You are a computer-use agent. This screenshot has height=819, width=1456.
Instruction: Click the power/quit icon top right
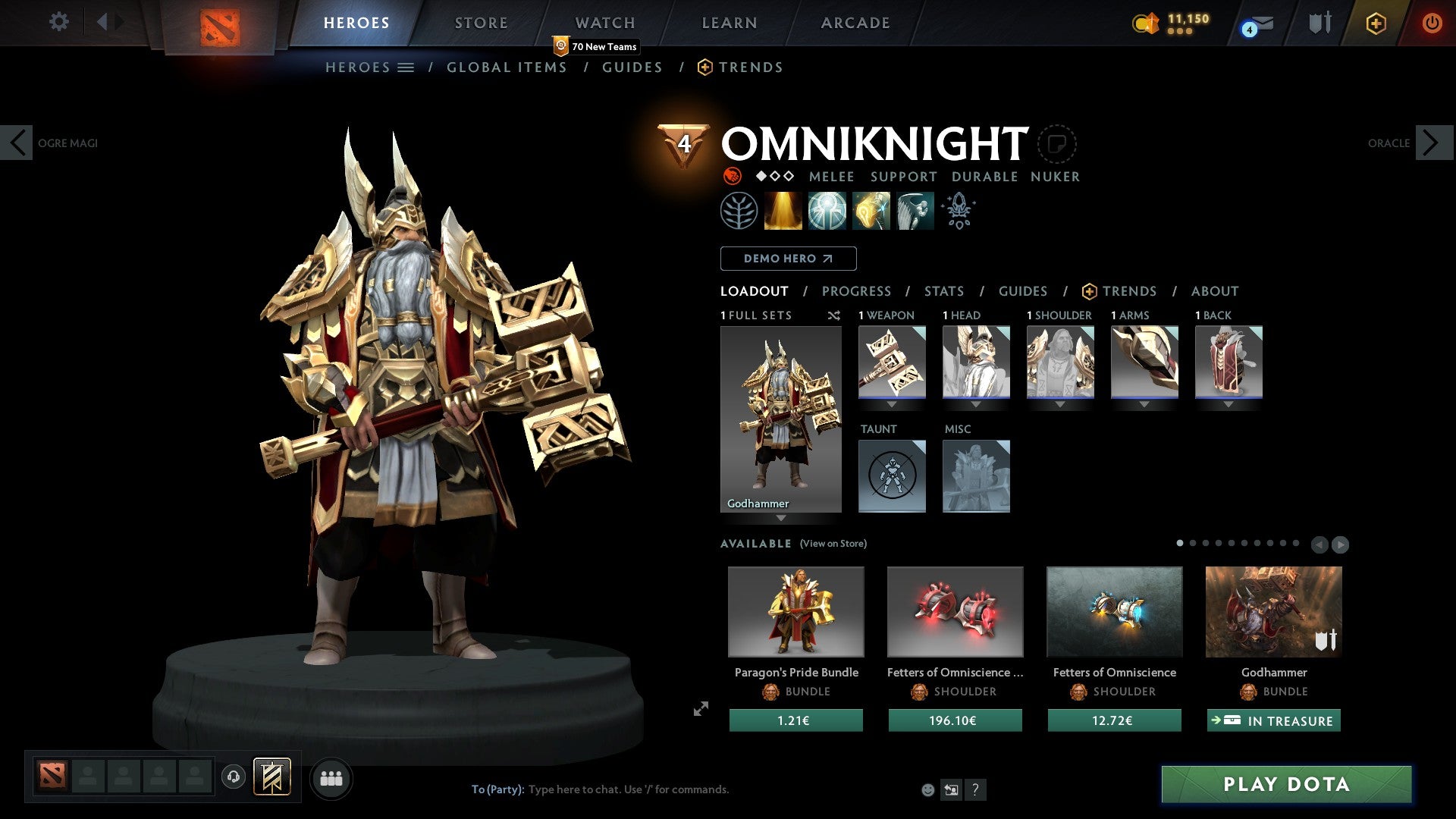pyautogui.click(x=1432, y=22)
